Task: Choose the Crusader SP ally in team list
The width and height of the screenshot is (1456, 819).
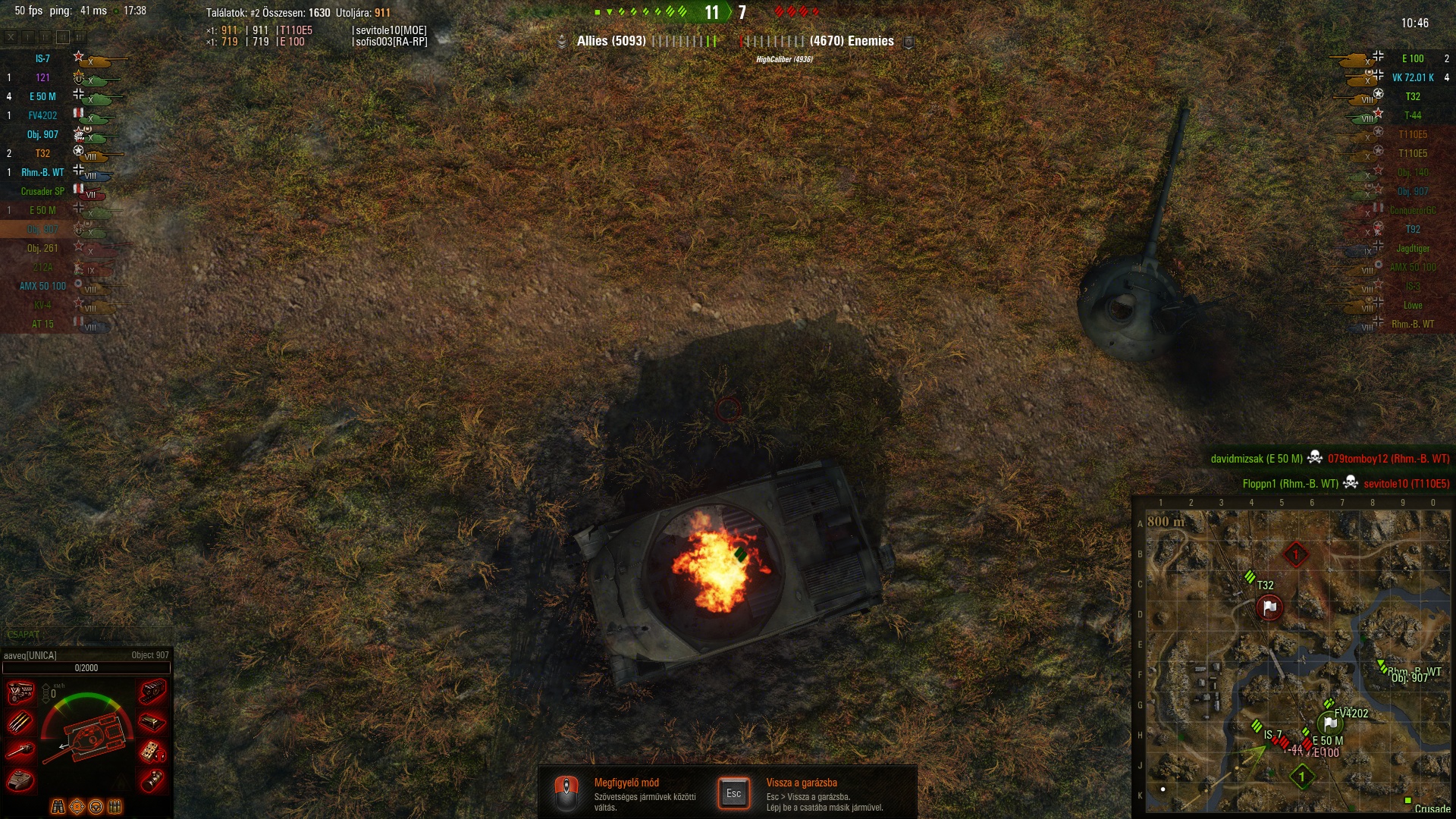Action: (x=42, y=191)
